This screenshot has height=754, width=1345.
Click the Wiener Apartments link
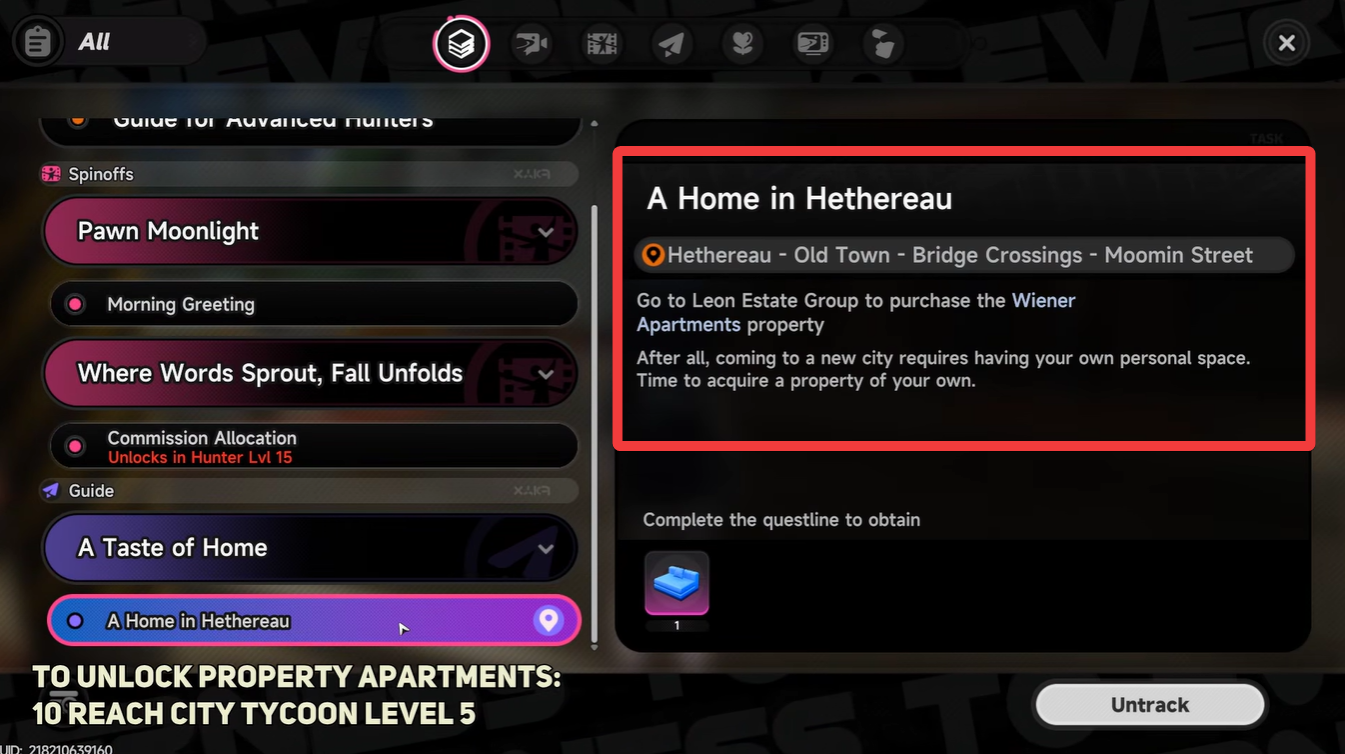1044,300
